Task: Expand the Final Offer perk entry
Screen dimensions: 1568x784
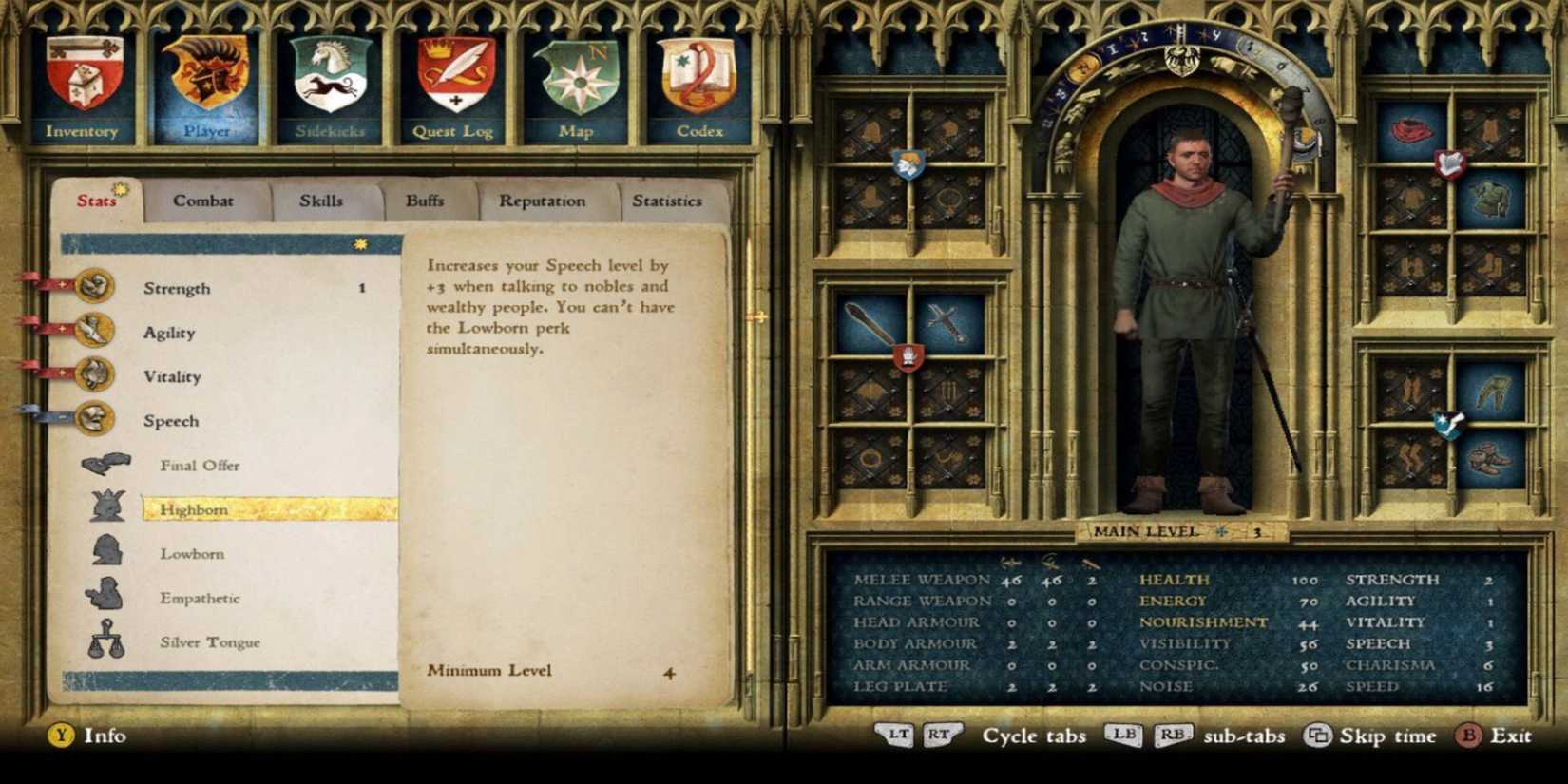Action: coord(200,465)
